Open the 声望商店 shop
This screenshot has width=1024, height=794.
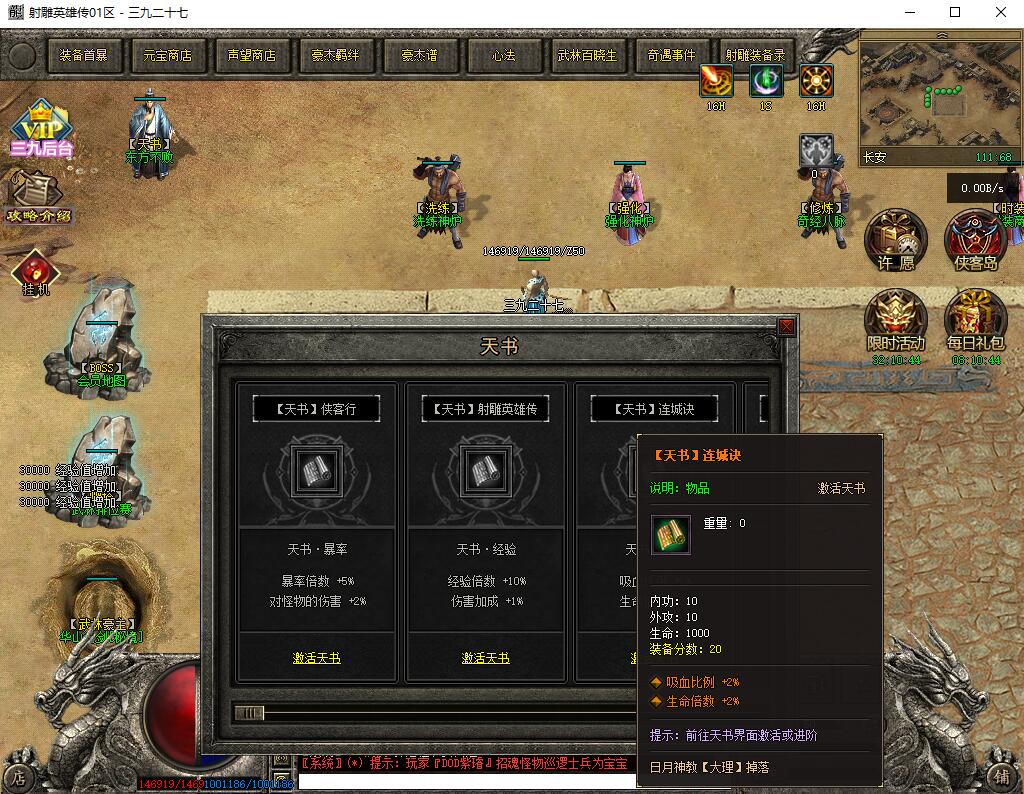coord(252,55)
